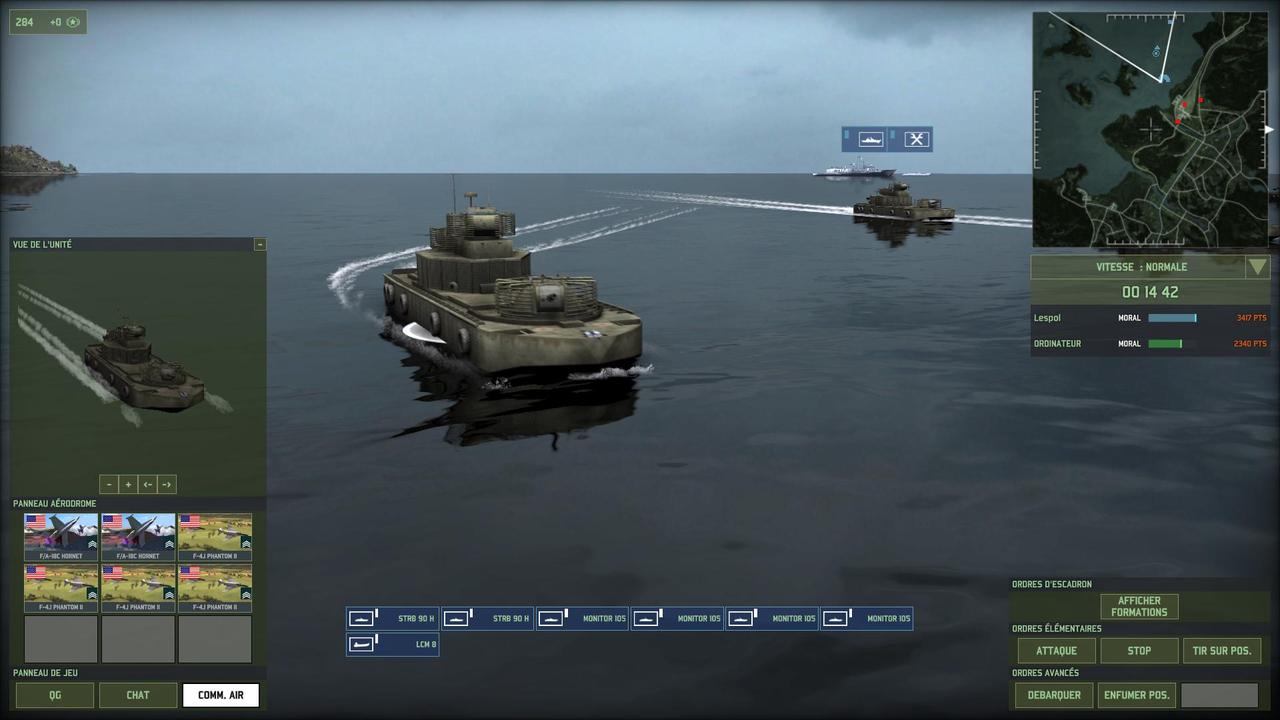Issue the Attaque order
Screen dimensions: 1280x720
coord(1056,651)
